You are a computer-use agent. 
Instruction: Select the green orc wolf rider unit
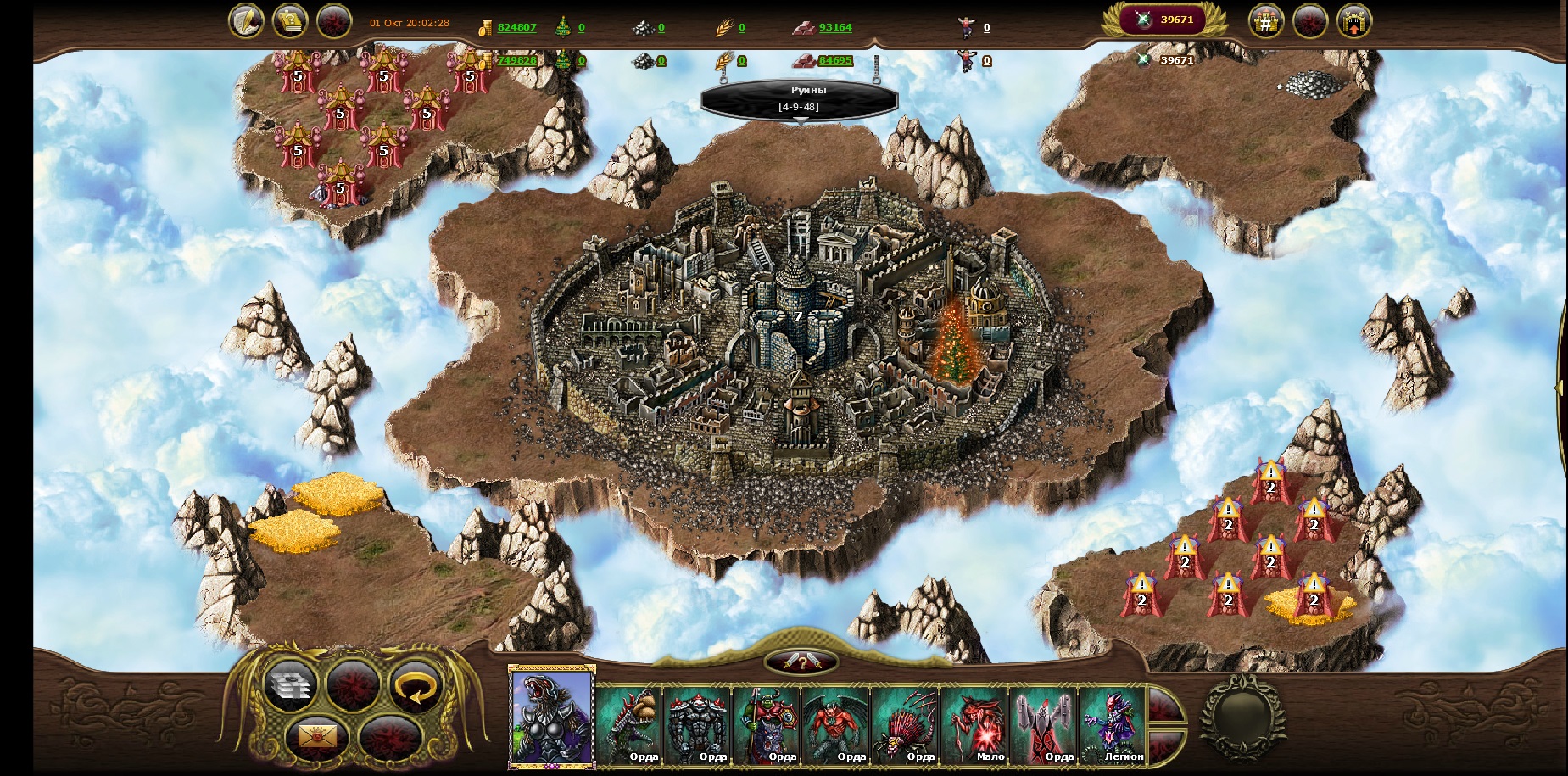[x=767, y=725]
